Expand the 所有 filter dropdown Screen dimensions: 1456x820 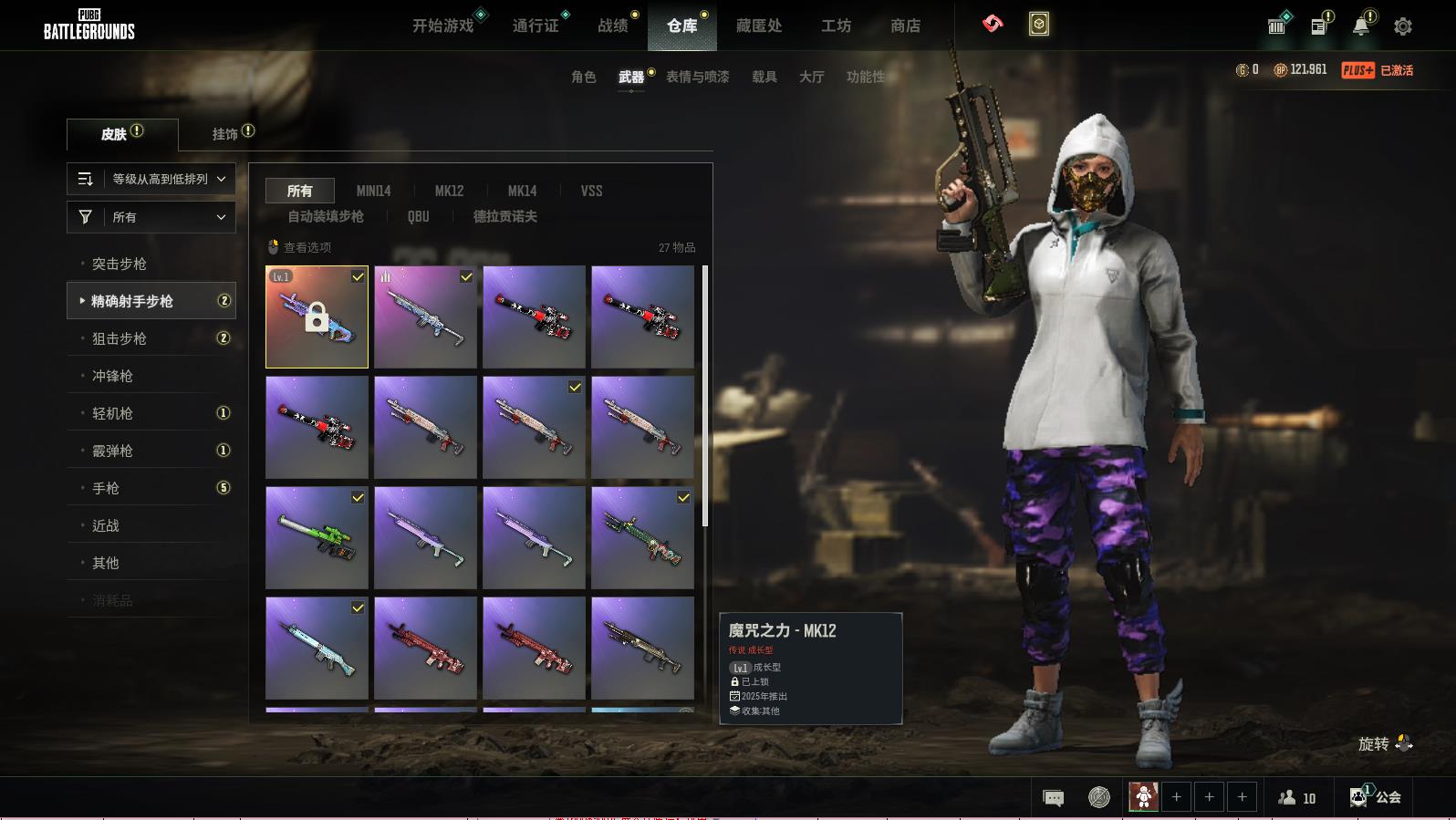click(x=151, y=217)
